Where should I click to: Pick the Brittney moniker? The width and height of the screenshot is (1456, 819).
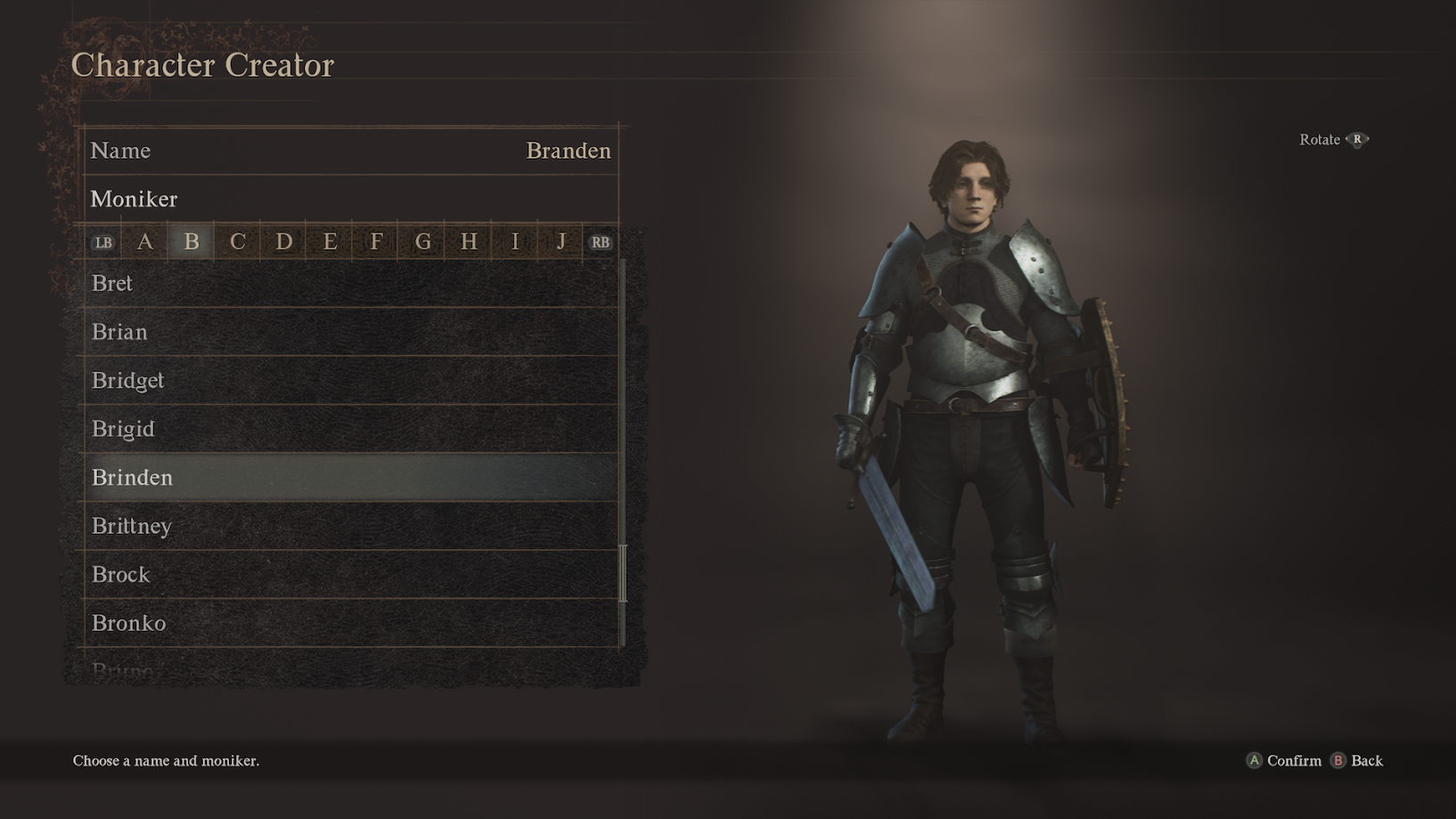pos(350,526)
